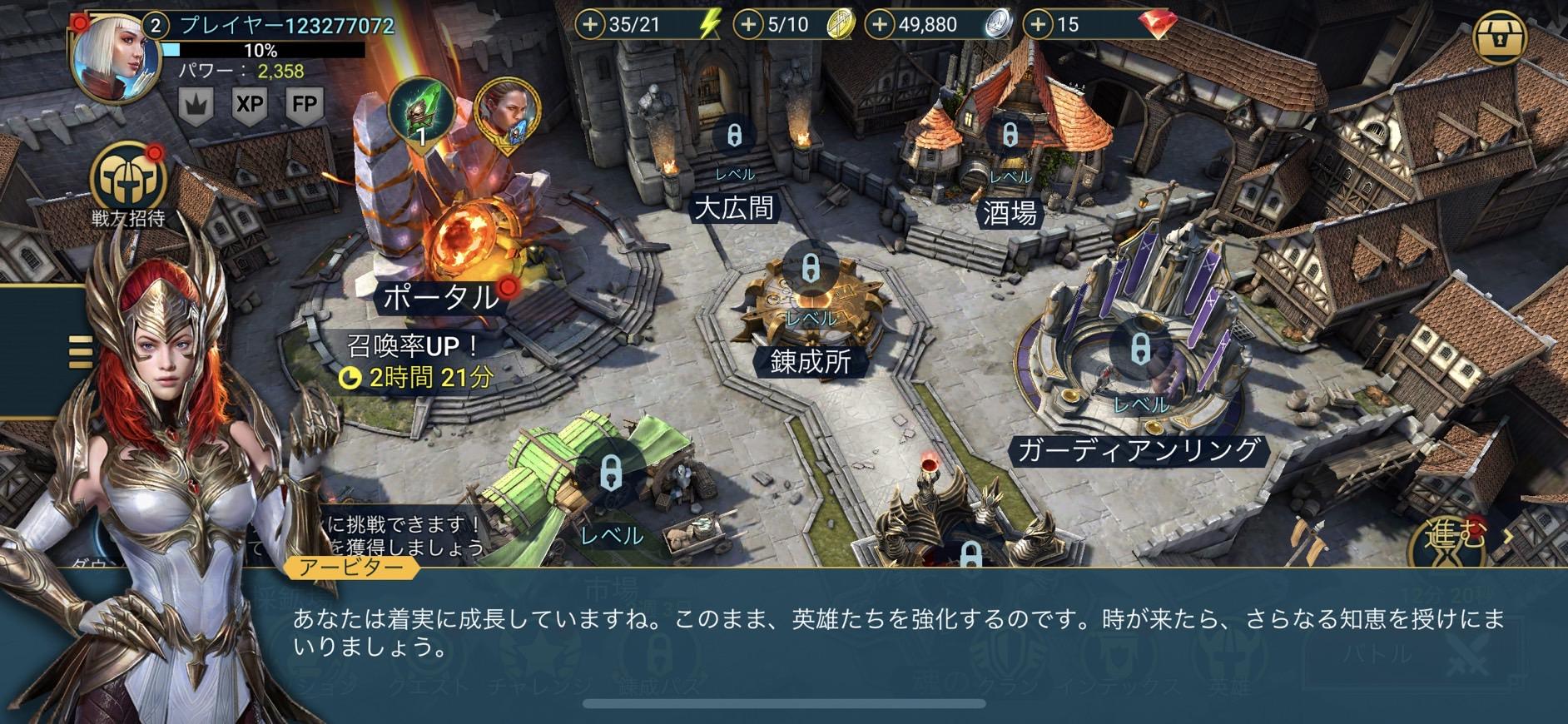Open the featured champion portrait badge

tap(506, 115)
